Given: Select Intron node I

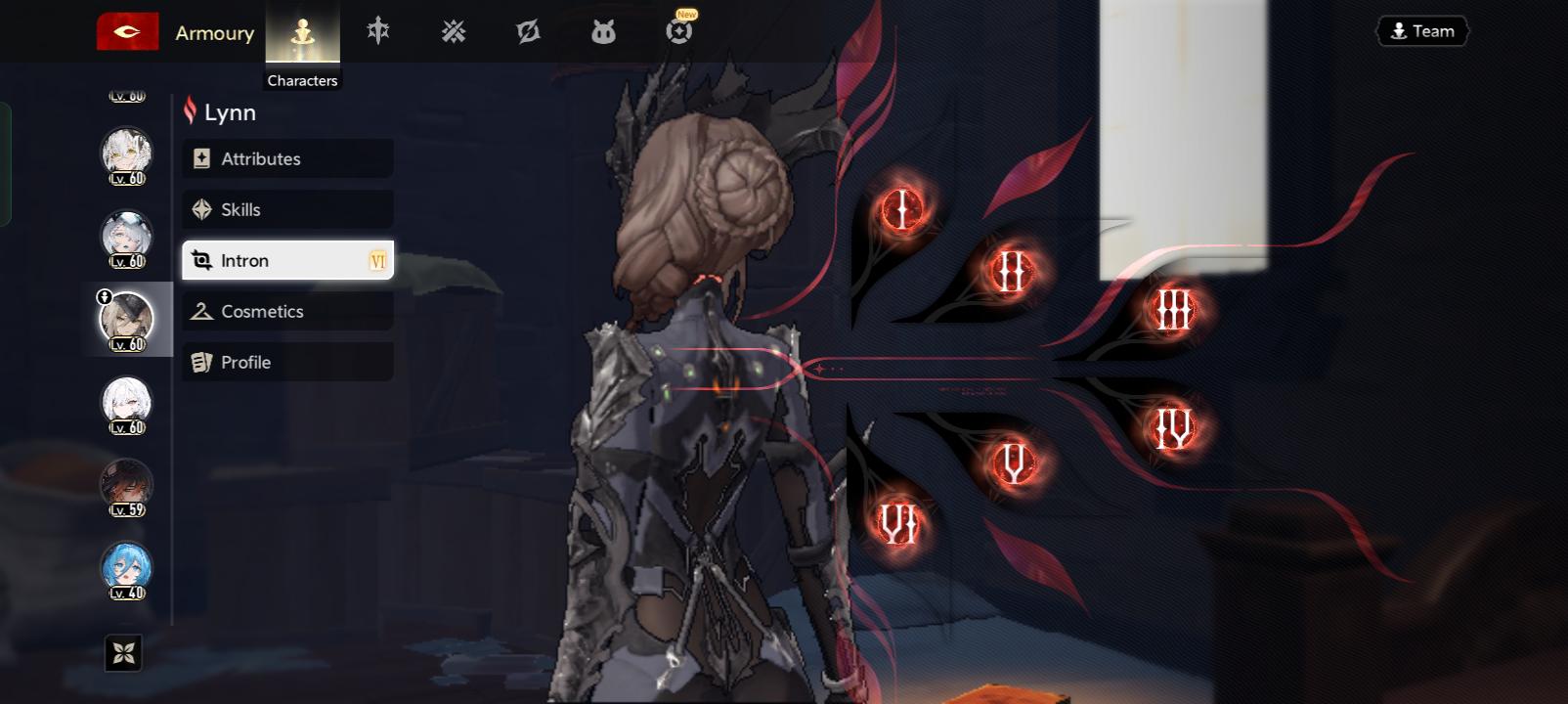Looking at the screenshot, I should (901, 208).
